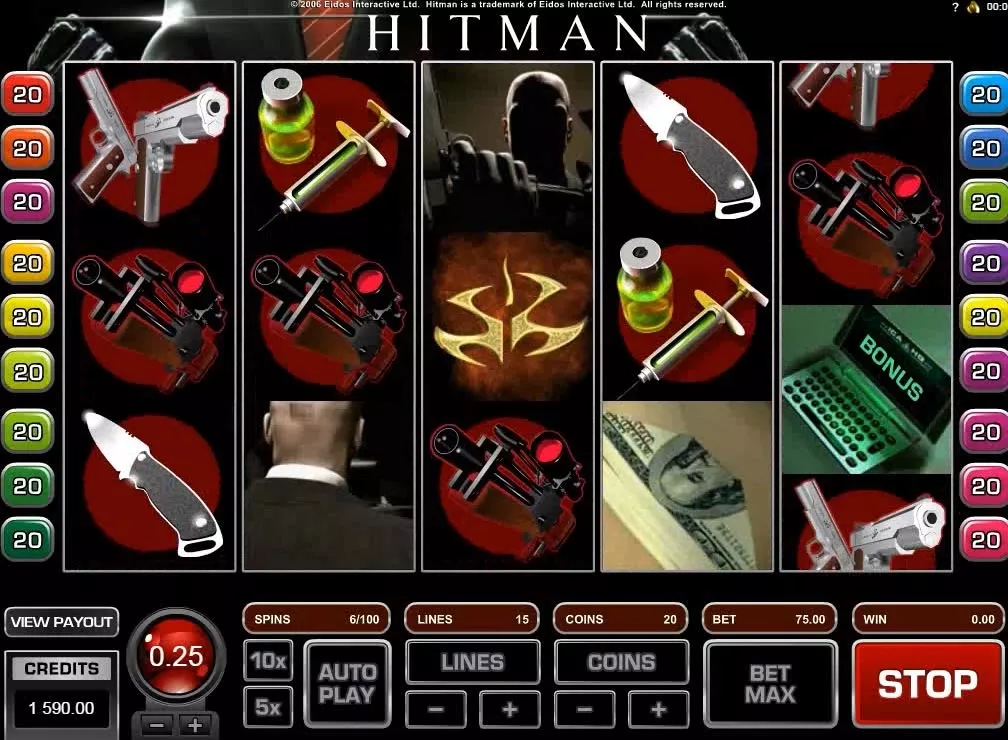This screenshot has width=1008, height=740.
Task: Click the red 0.25 coin size button
Action: (x=176, y=657)
